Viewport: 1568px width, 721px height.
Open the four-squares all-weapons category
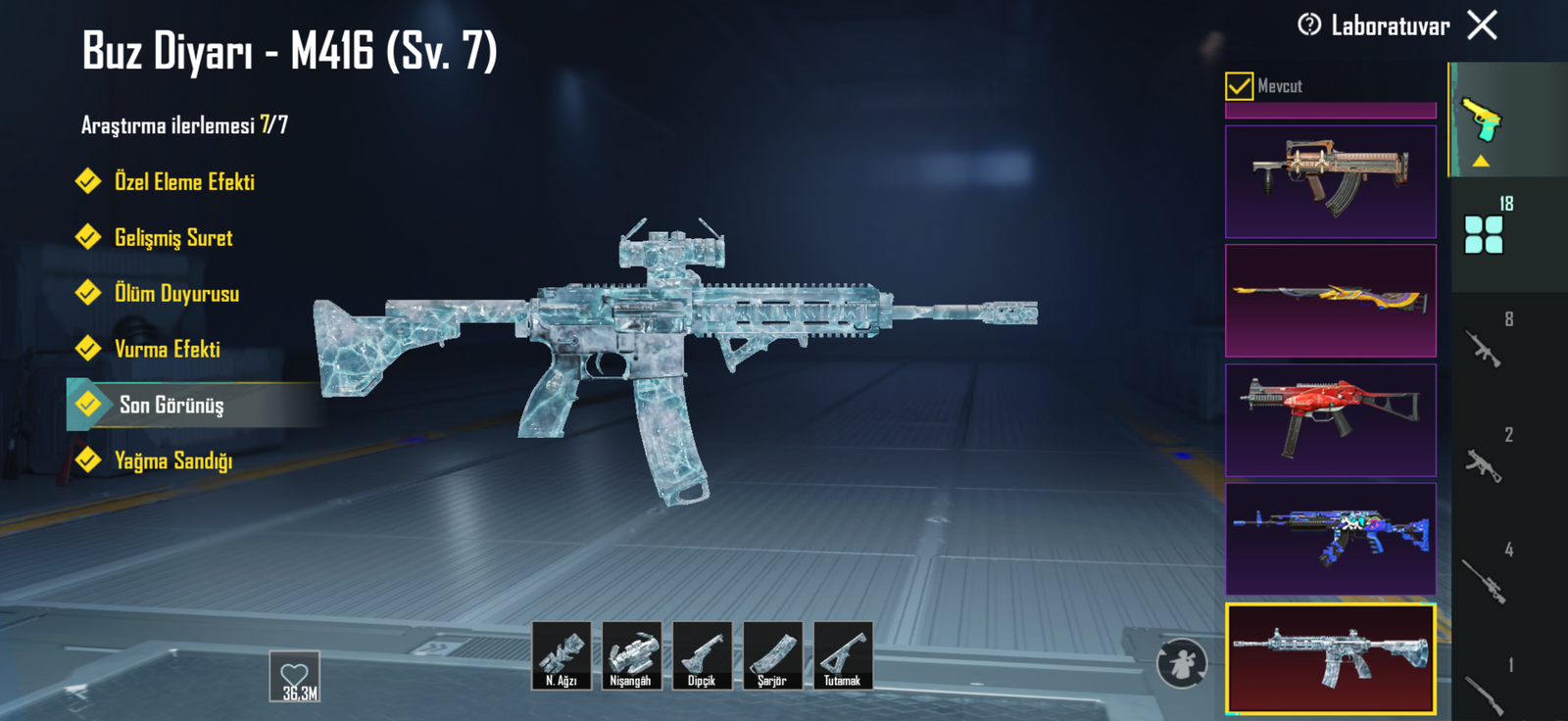(x=1484, y=235)
